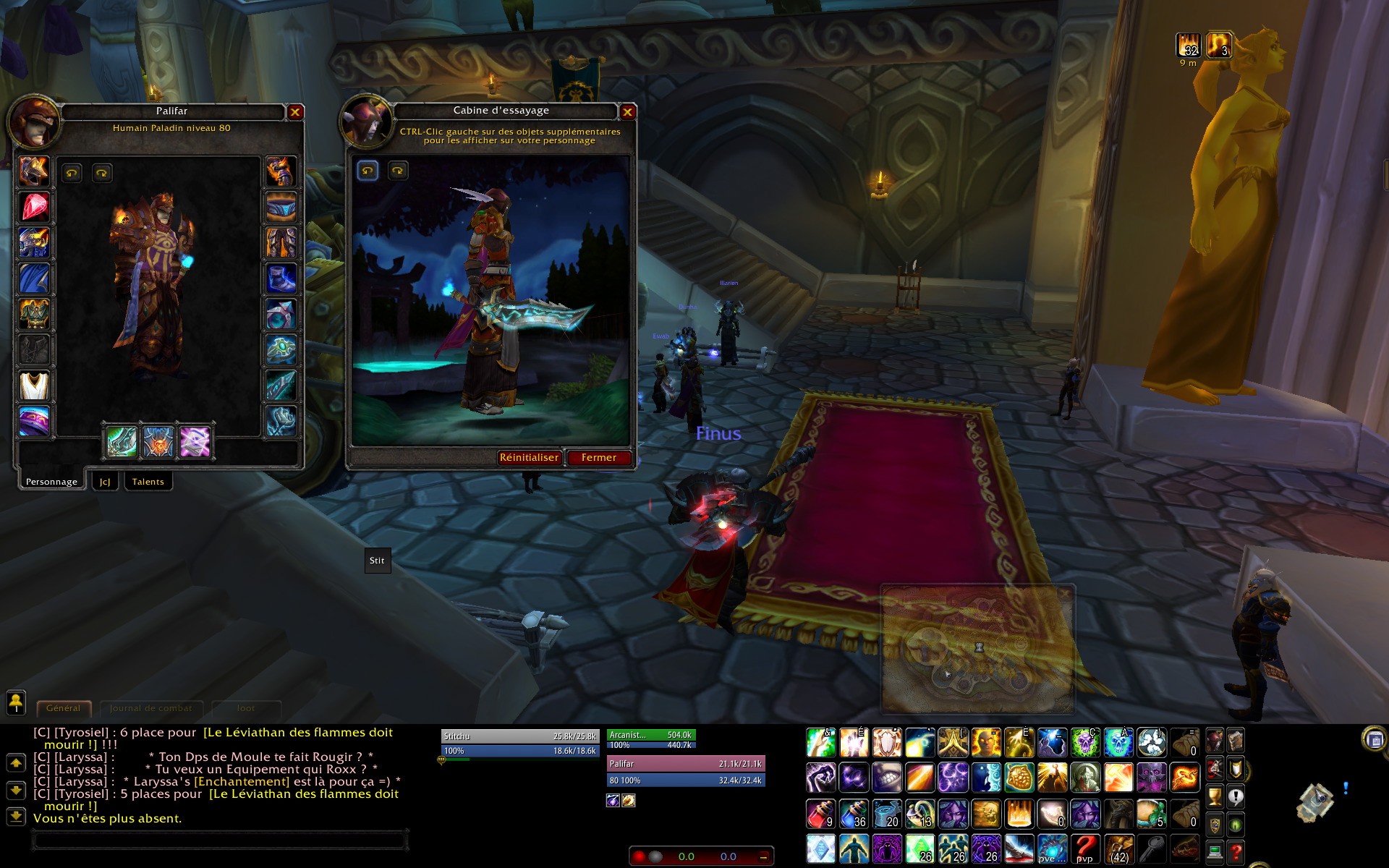The image size is (1389, 868).
Task: Use the blue mana potion
Action: pyautogui.click(x=854, y=814)
